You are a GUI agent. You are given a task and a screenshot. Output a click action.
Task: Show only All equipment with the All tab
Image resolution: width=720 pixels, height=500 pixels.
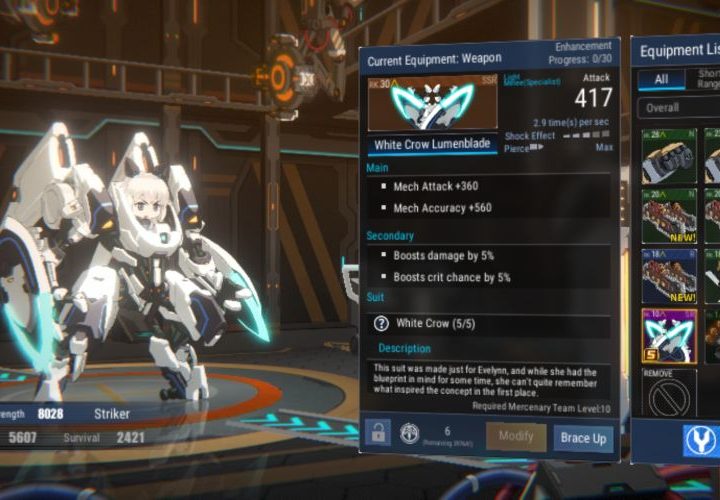661,80
